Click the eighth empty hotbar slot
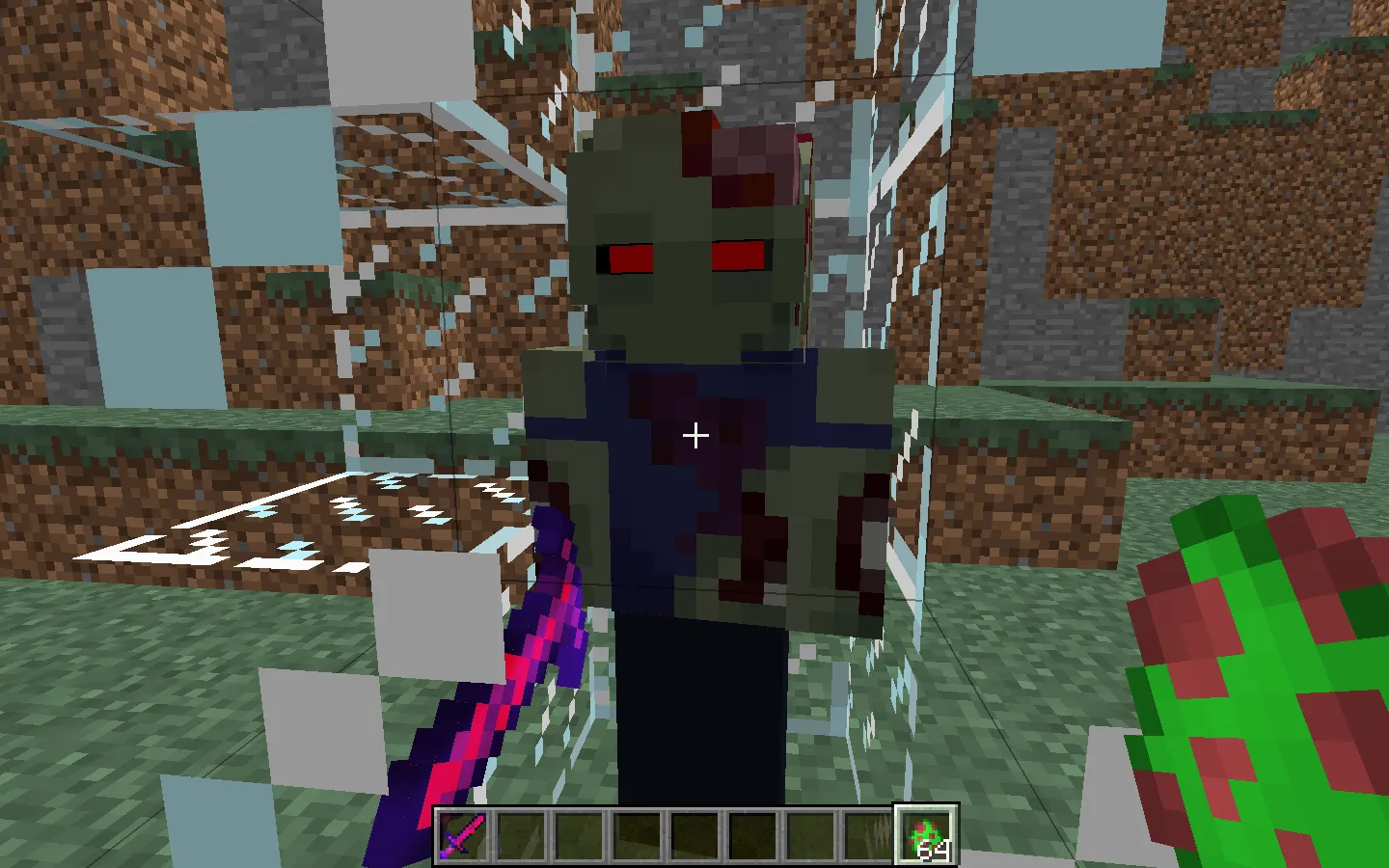Screen dimensions: 1389x868 pyautogui.click(x=869, y=835)
